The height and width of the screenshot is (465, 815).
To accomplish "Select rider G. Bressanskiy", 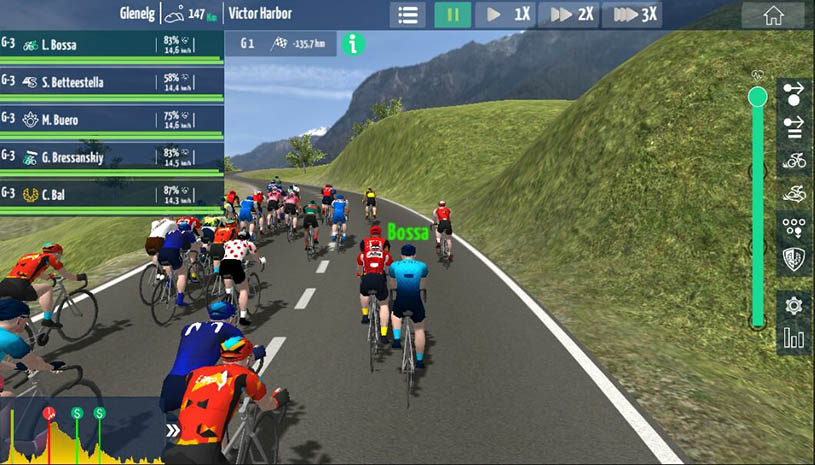I will (111, 157).
